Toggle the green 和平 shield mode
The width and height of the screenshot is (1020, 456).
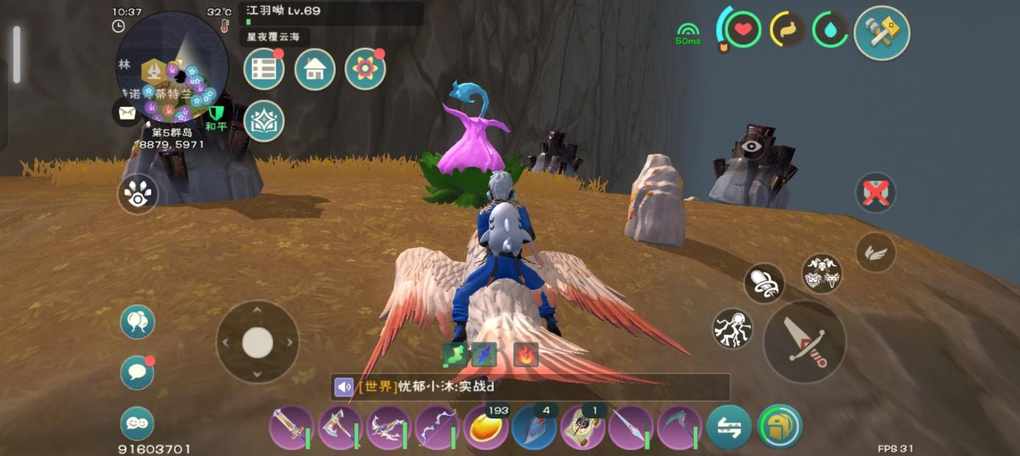coord(216,113)
